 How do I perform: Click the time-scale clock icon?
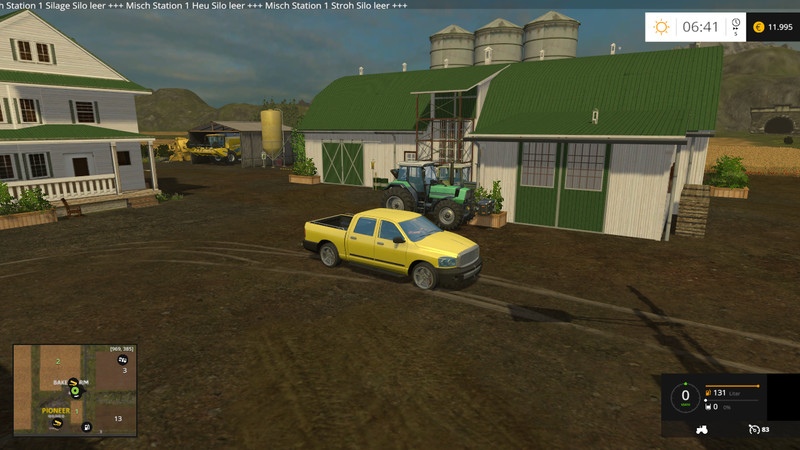[x=735, y=24]
